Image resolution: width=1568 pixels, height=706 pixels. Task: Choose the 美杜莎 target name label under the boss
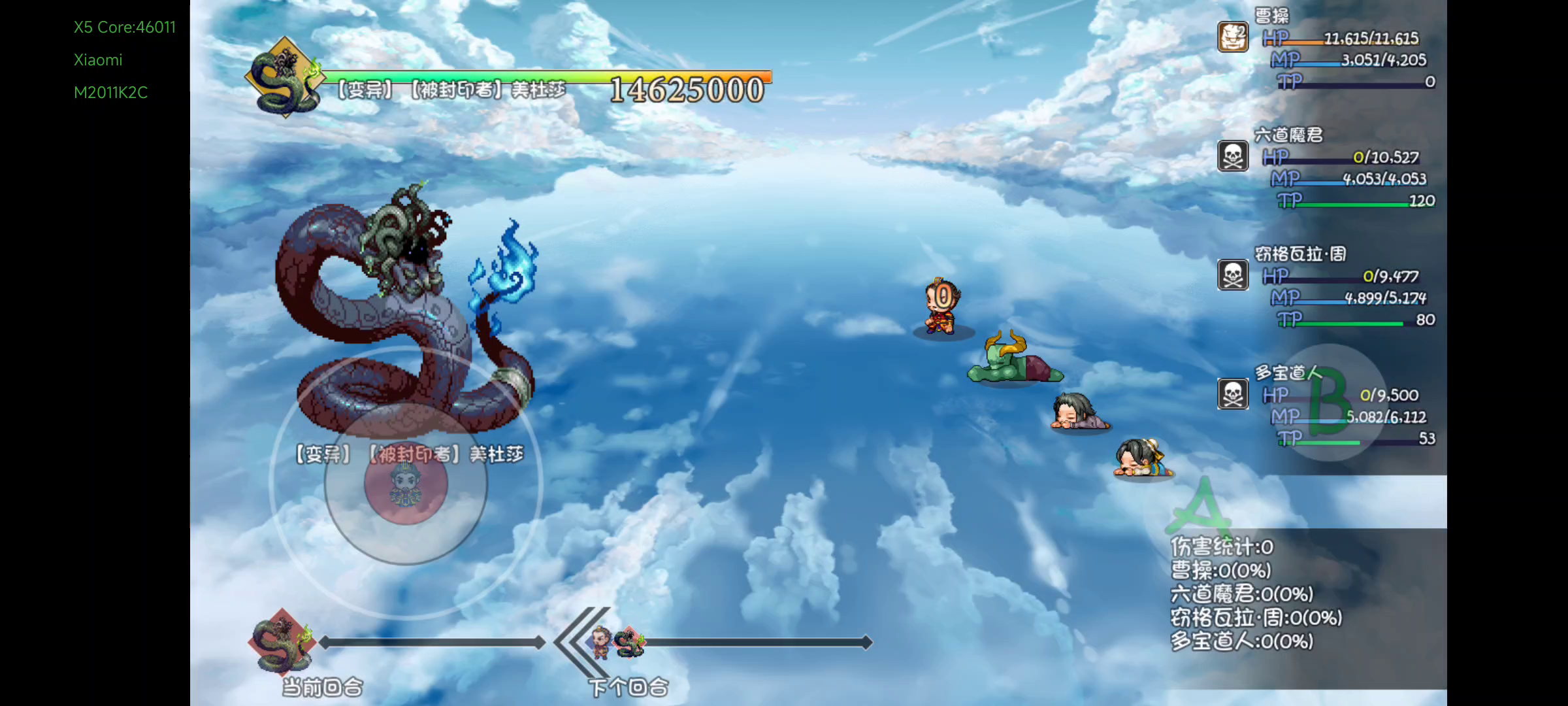410,454
